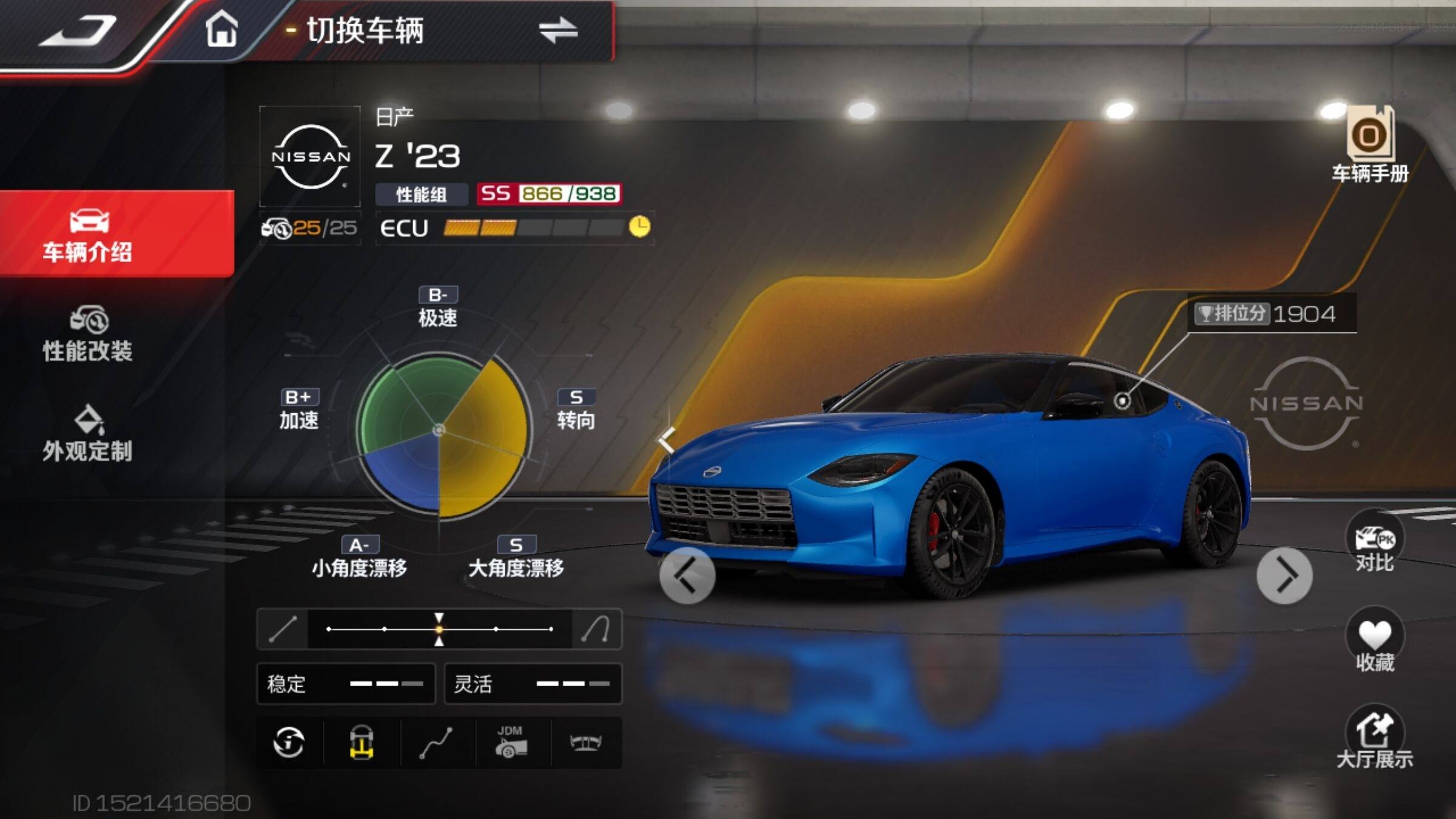Image resolution: width=1456 pixels, height=819 pixels.
Task: Select the yellow drivetrain chassis icon
Action: pos(362,743)
